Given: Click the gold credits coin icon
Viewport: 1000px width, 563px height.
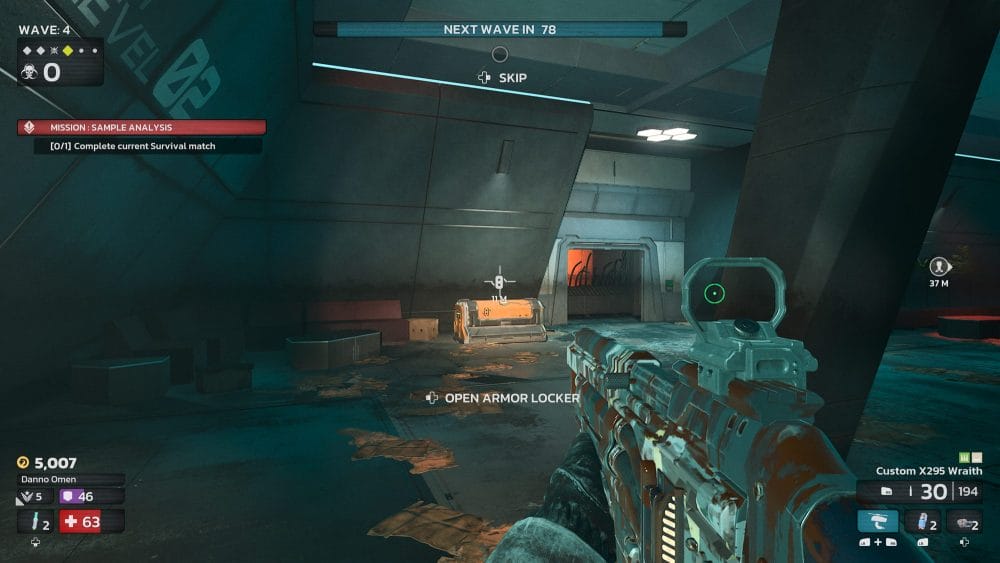Looking at the screenshot, I should (x=24, y=463).
